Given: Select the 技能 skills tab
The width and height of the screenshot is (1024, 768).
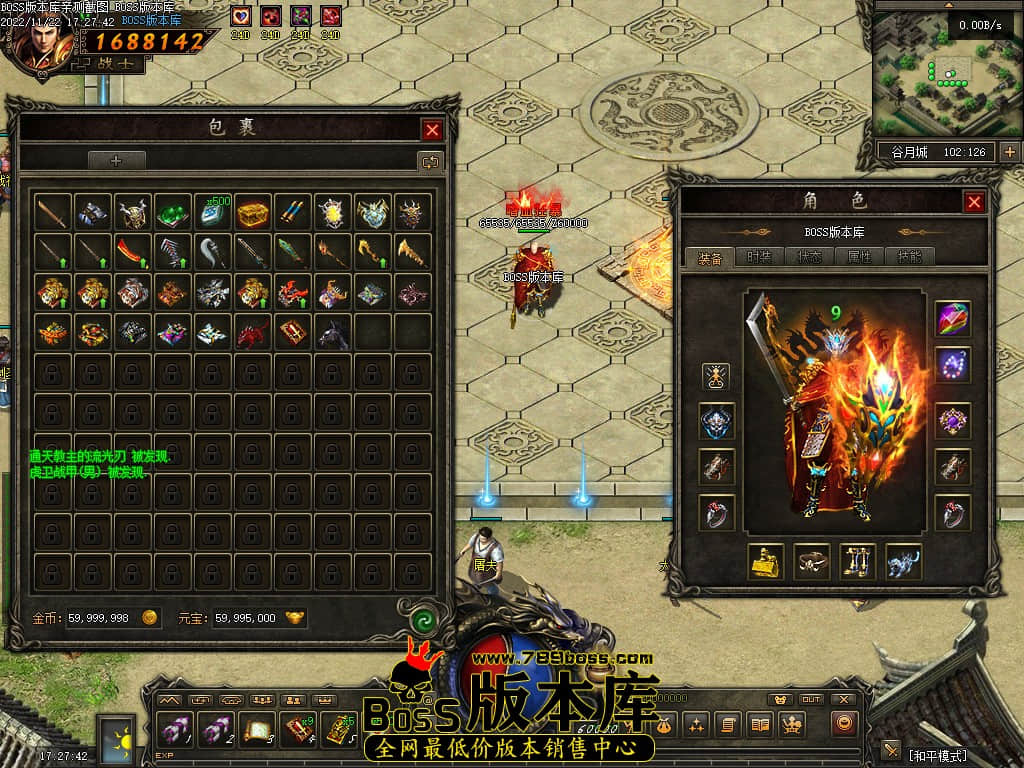Looking at the screenshot, I should (x=909, y=257).
